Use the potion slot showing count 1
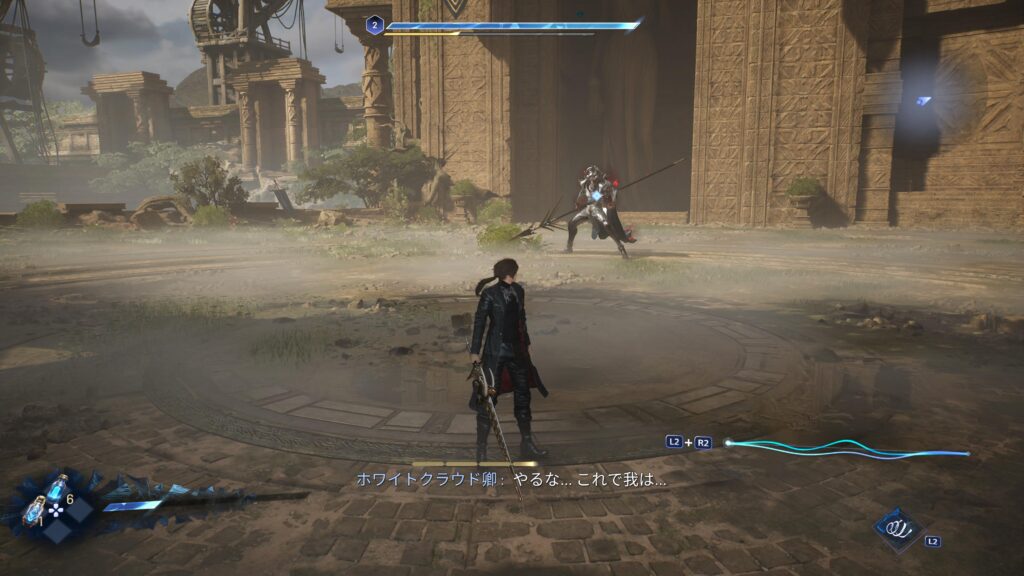The height and width of the screenshot is (576, 1024). click(34, 512)
